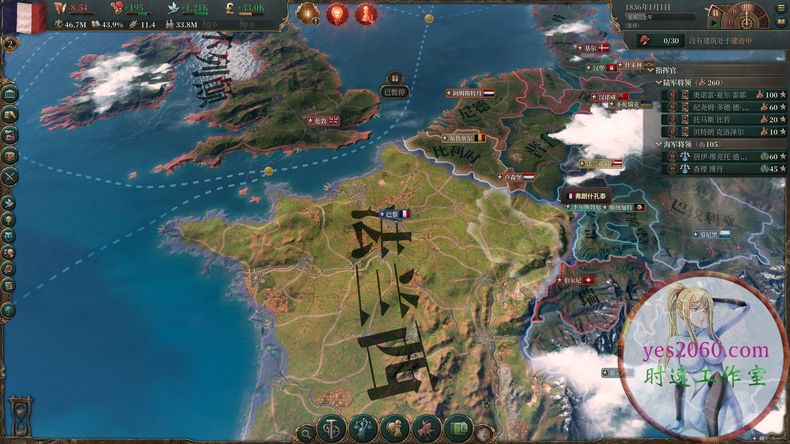This screenshot has width=790, height=444.
Task: Activate the Military lens with horseman icon
Action: pyautogui.click(x=427, y=429)
